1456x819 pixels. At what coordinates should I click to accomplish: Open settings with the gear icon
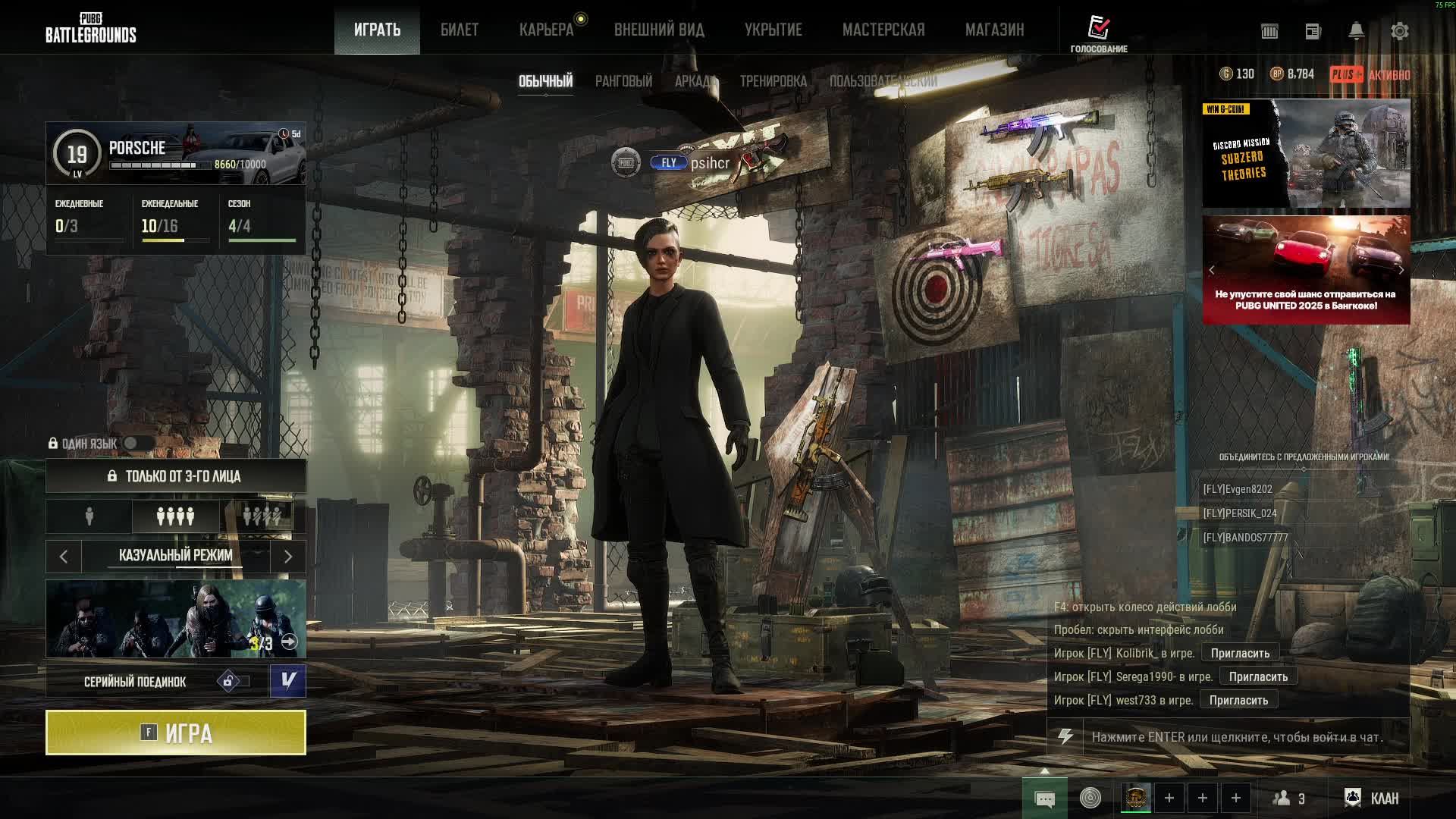pyautogui.click(x=1399, y=31)
